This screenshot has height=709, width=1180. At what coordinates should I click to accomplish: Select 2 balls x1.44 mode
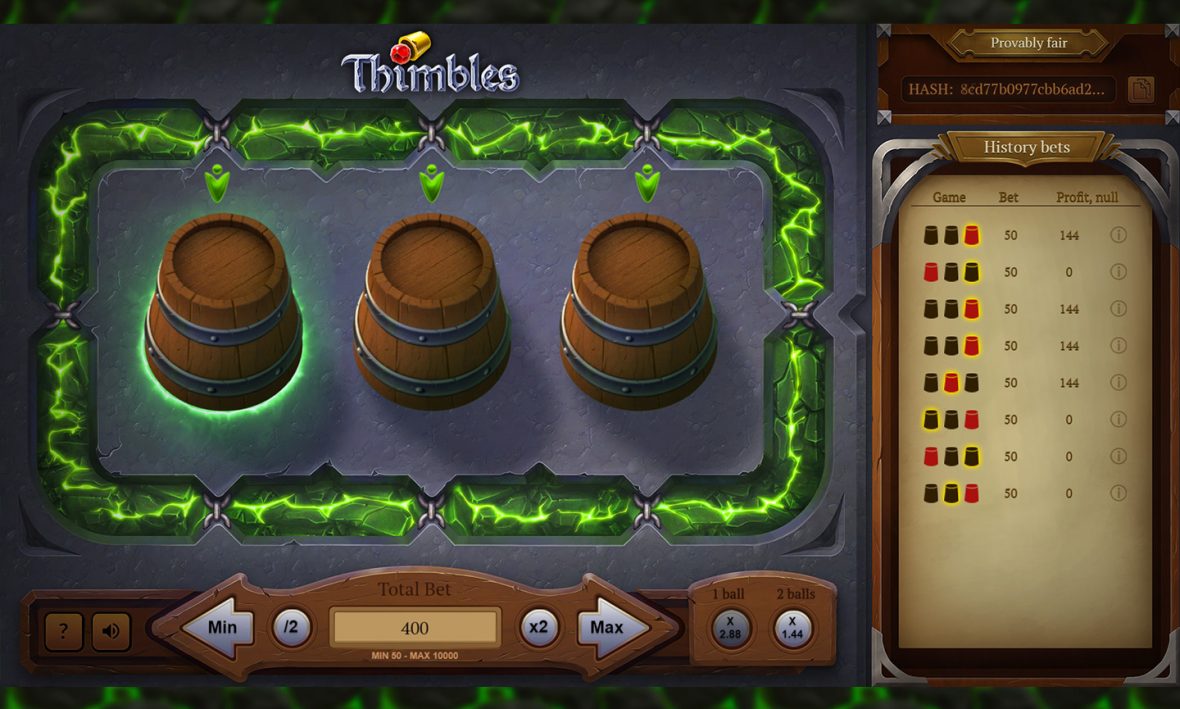(793, 628)
